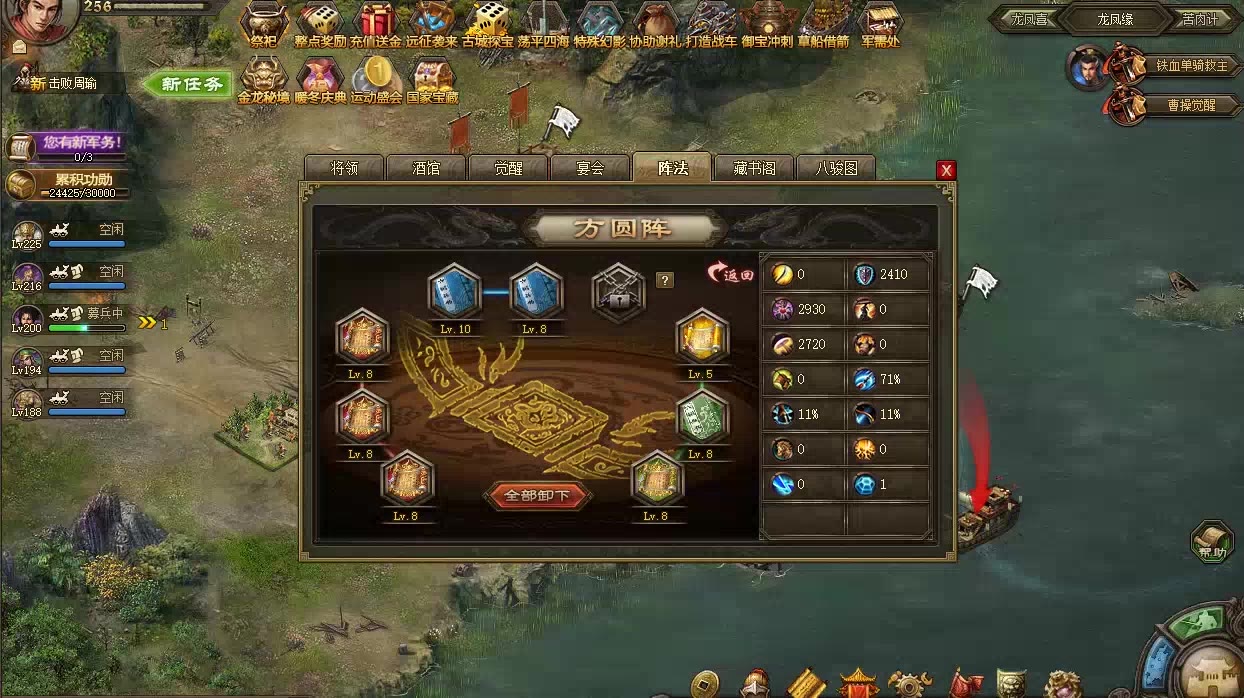Choose the yellow Lv.5 scroll slot

pyautogui.click(x=701, y=338)
